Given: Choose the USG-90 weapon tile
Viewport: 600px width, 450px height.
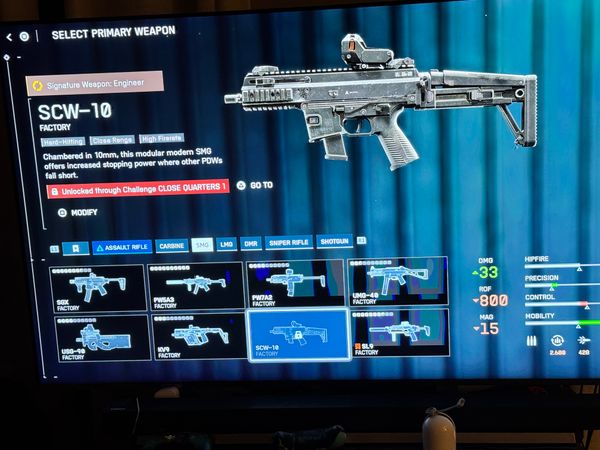Looking at the screenshot, I should [100, 338].
